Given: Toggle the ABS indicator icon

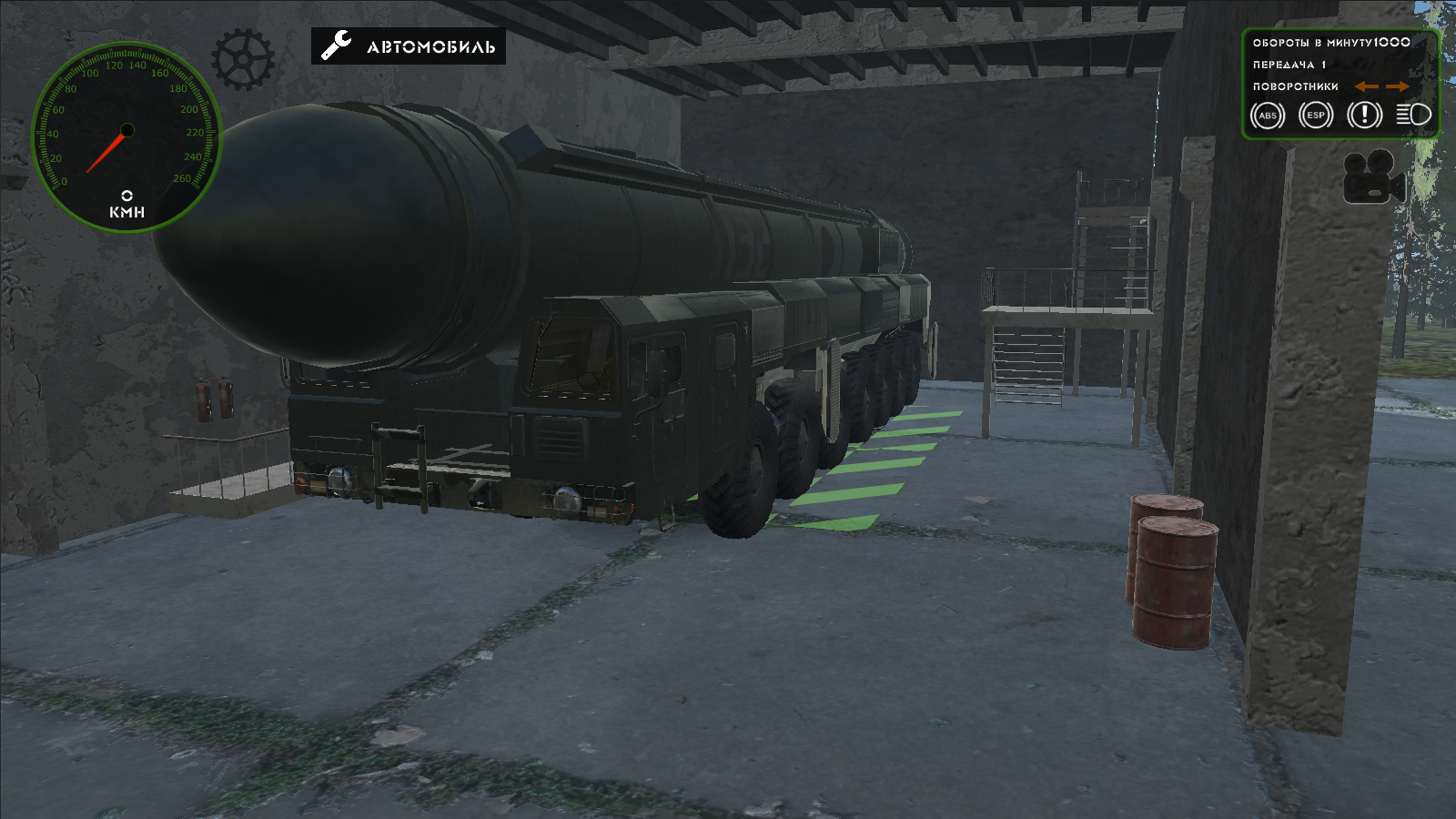Looking at the screenshot, I should [1268, 116].
